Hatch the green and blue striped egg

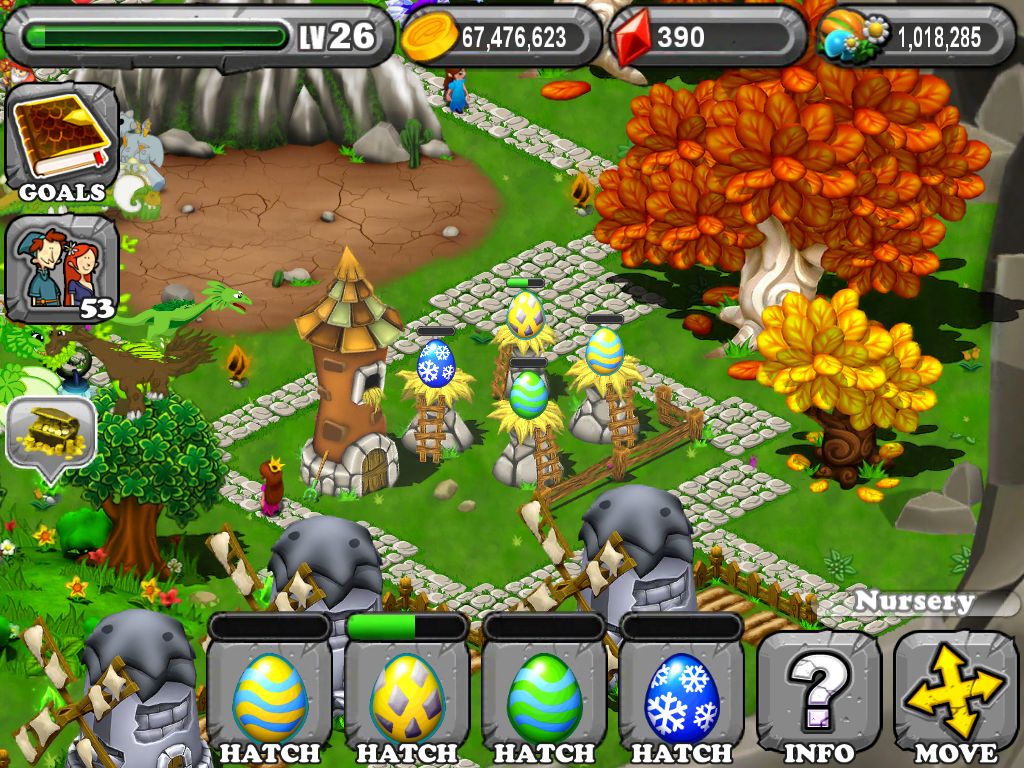click(x=544, y=700)
